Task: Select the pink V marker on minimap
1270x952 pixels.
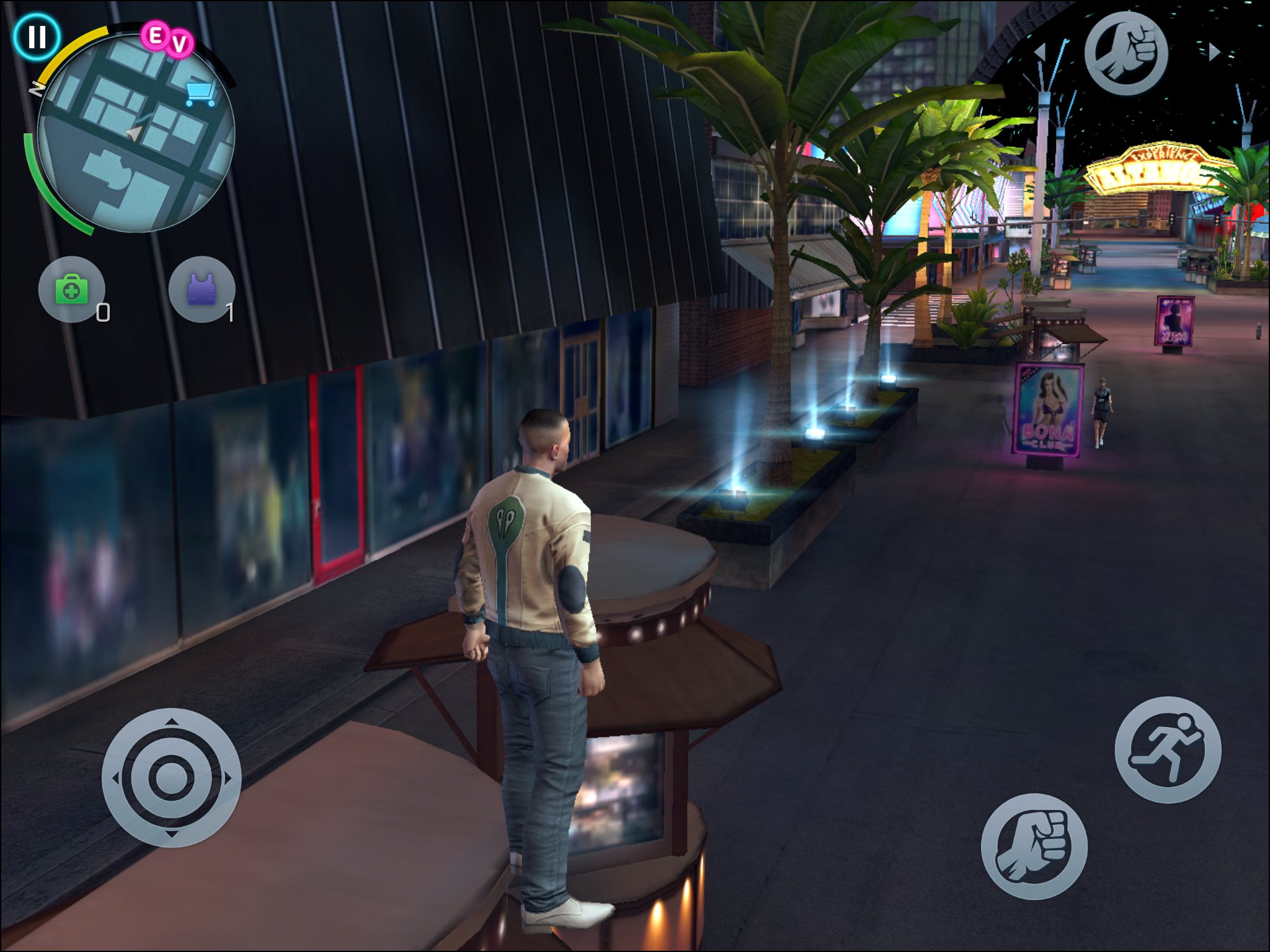Action: 180,44
